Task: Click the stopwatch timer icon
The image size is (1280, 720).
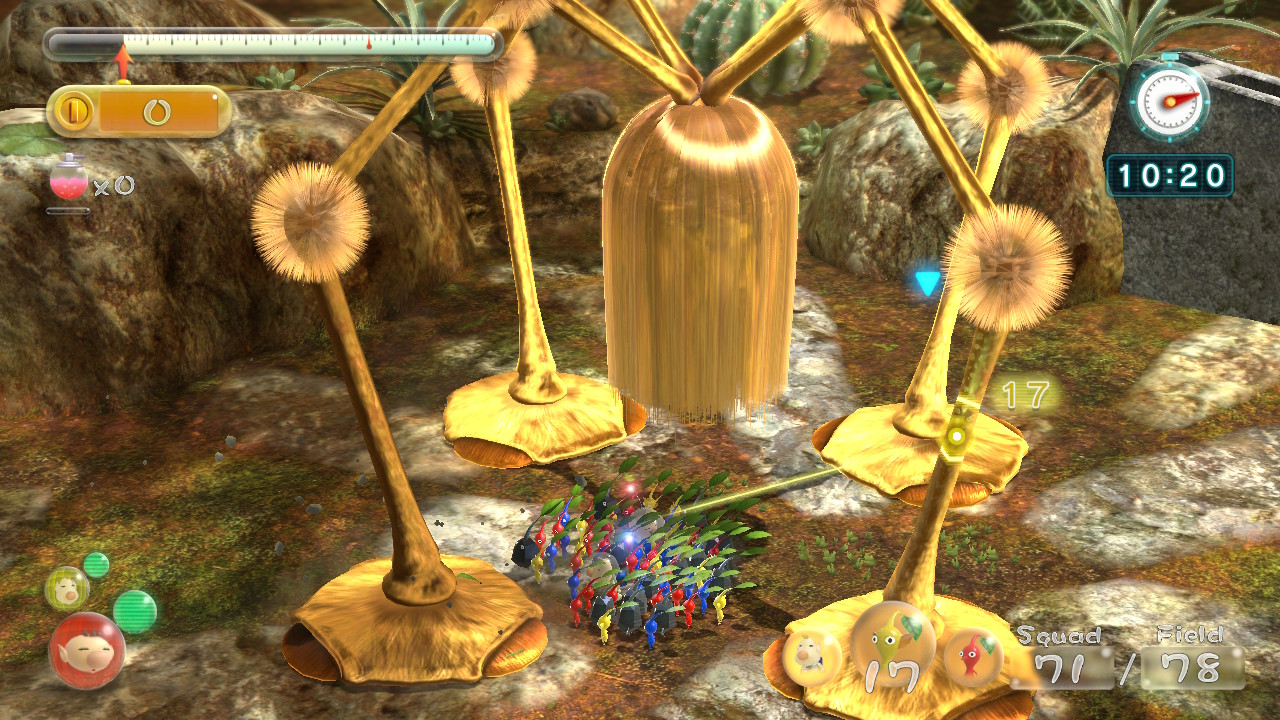Action: pyautogui.click(x=1171, y=101)
